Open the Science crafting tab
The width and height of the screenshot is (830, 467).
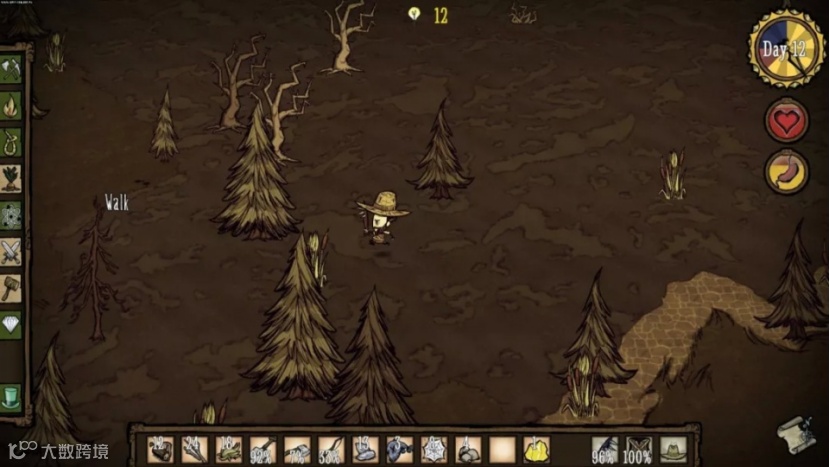coord(11,214)
